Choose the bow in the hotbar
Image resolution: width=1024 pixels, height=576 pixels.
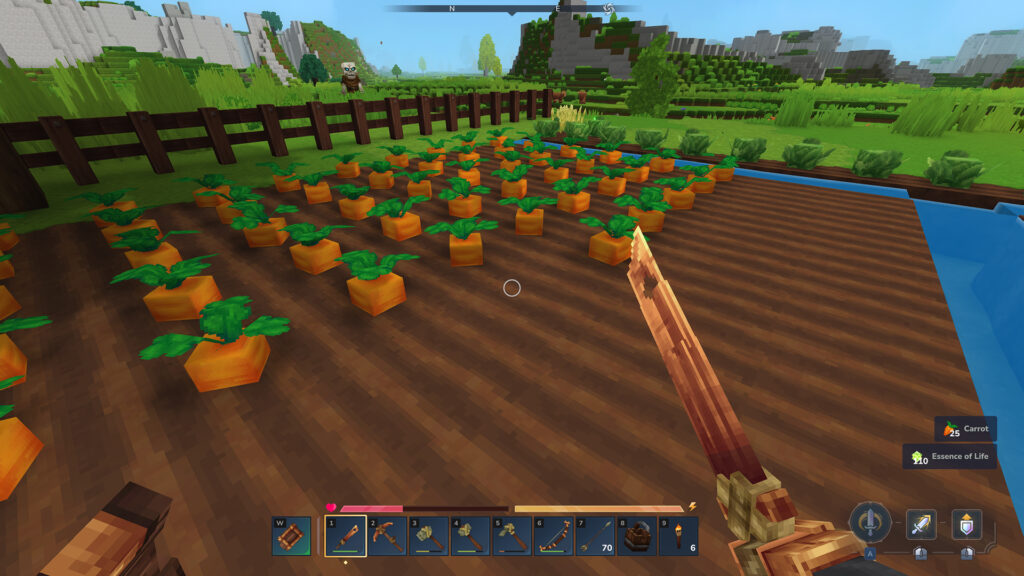tap(553, 536)
